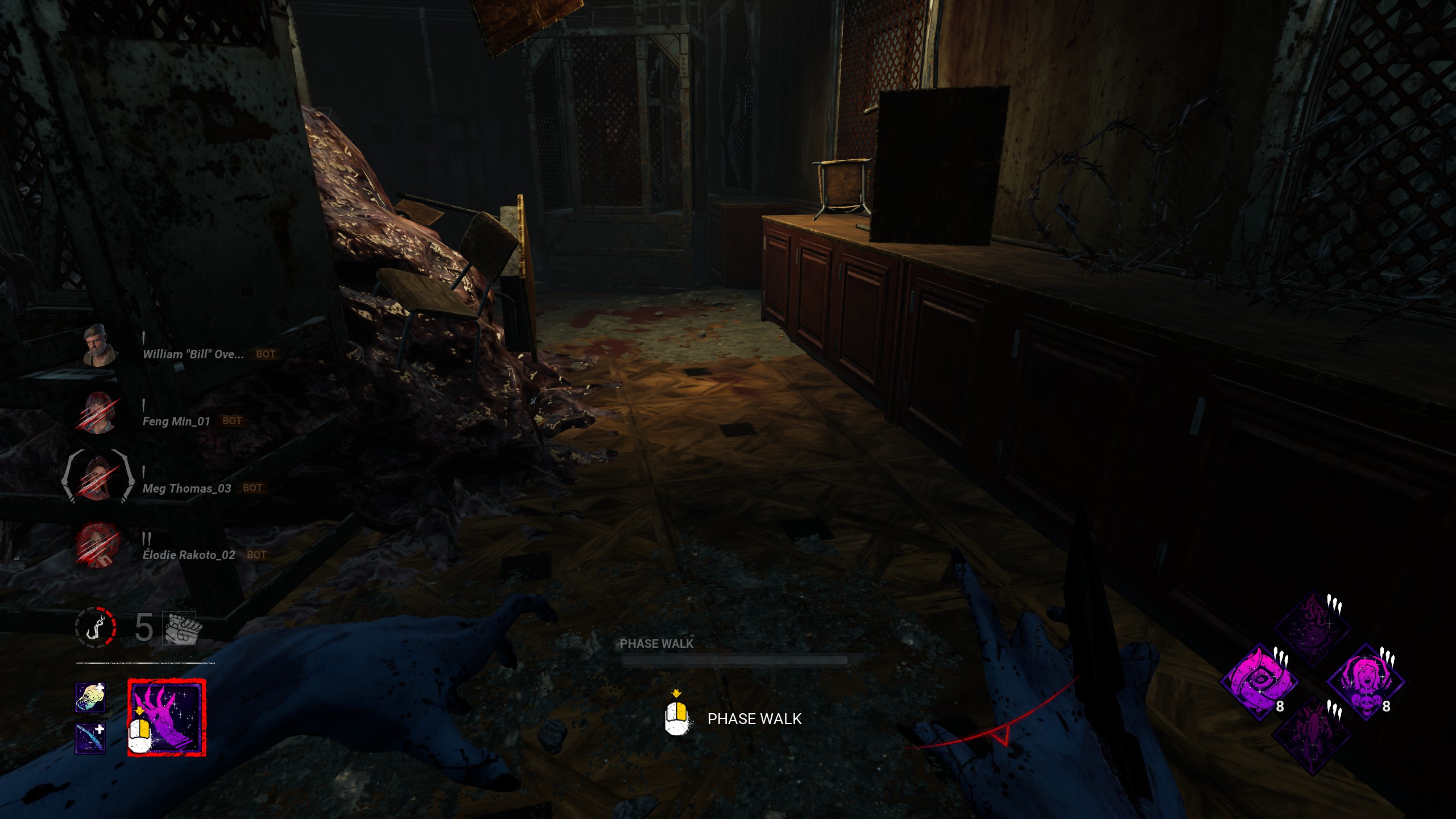1456x819 pixels.
Task: Click Feng Min's scratched survivor portrait
Action: point(99,413)
